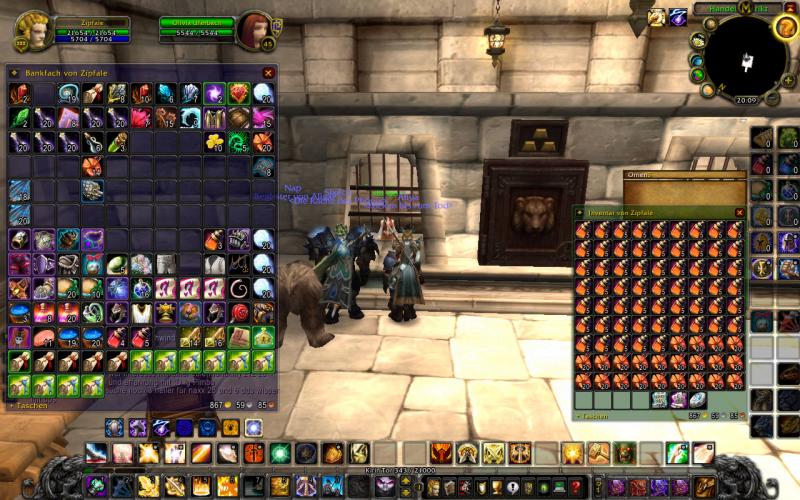800x500 pixels.
Task: Select the blue crystal item in inventory bottom row
Action: coord(698,399)
